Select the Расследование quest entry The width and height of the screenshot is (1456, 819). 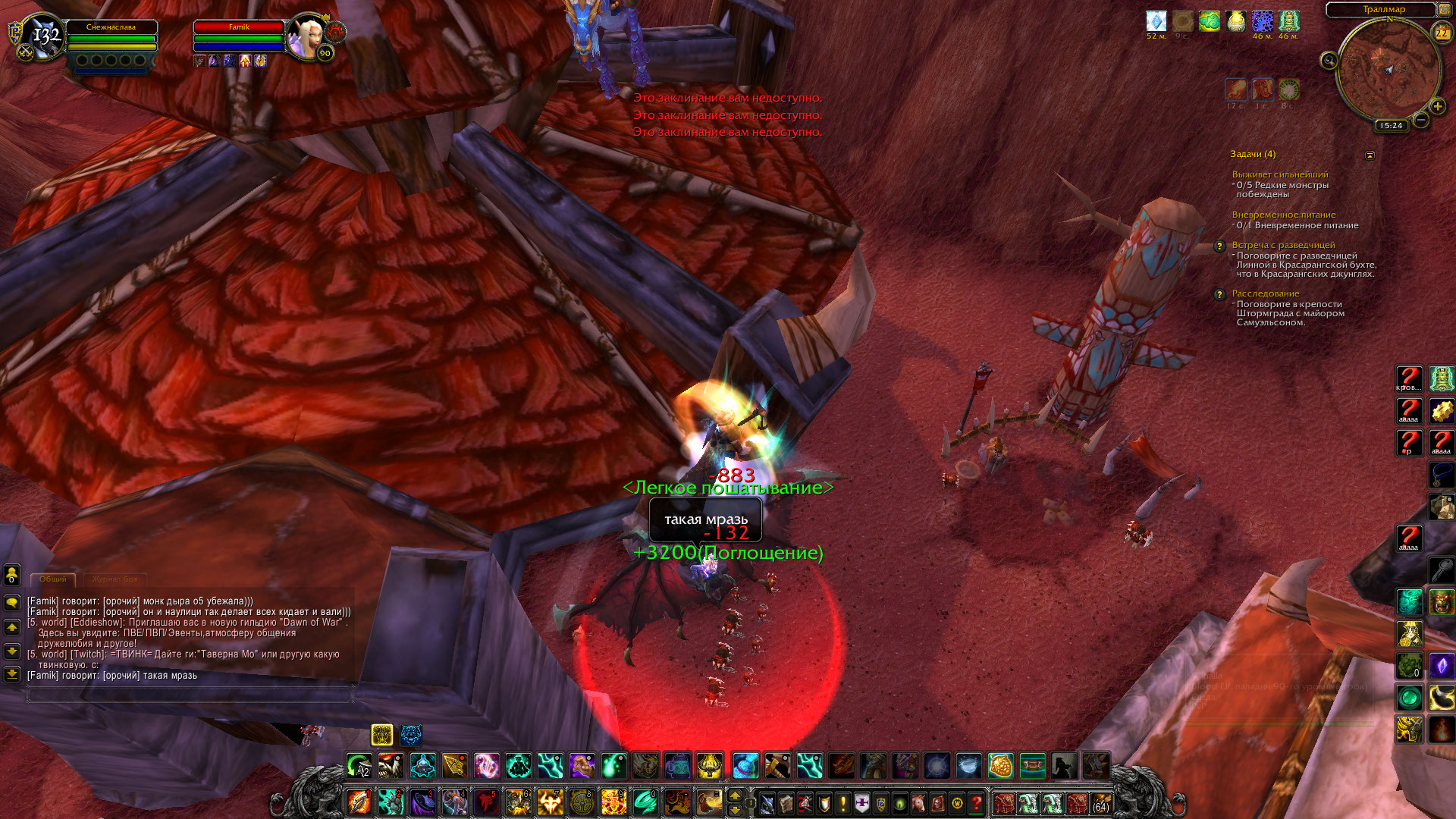[x=1265, y=293]
